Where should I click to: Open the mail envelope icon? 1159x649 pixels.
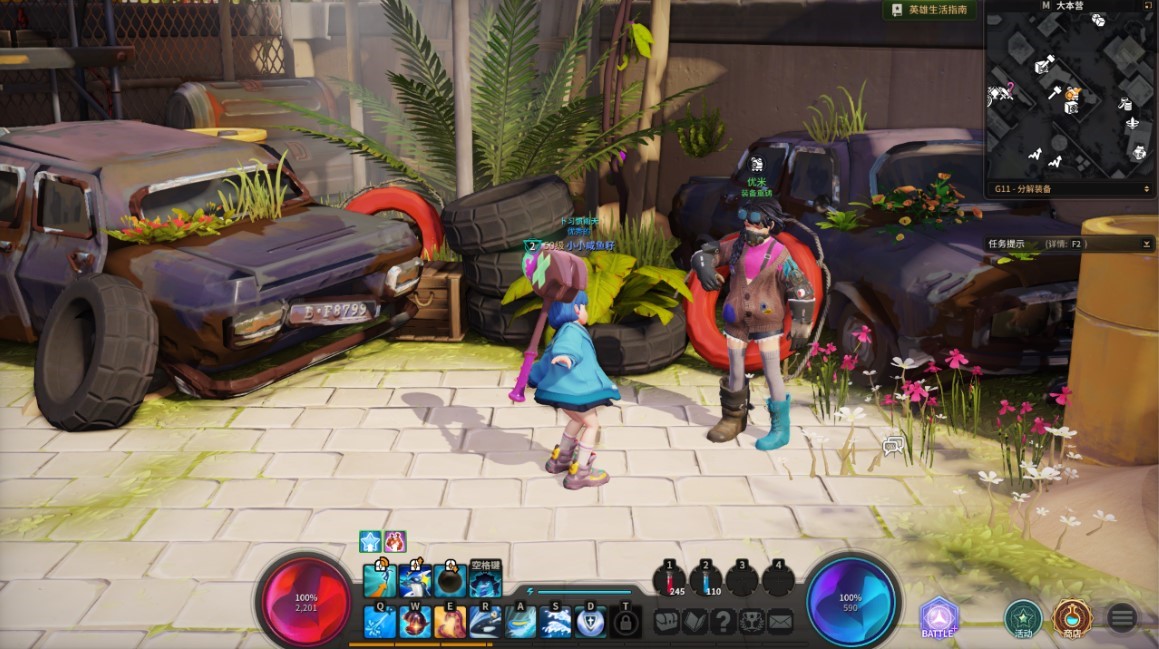point(780,621)
